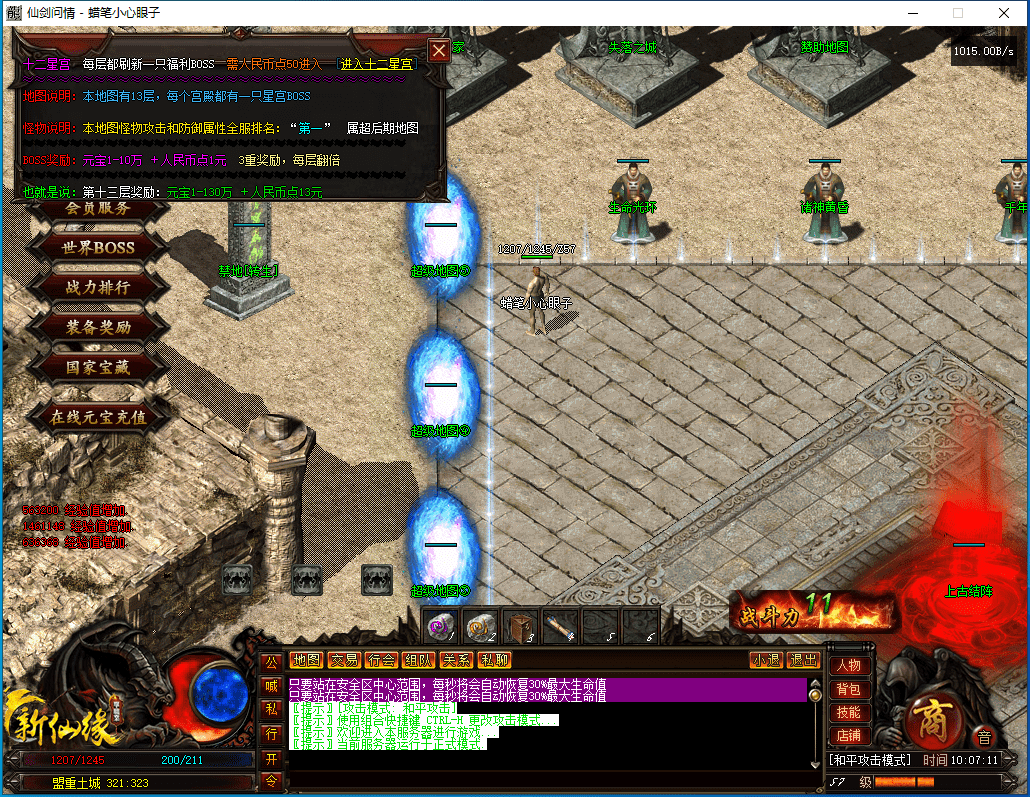The image size is (1030, 797).
Task: Click the 小退 logout button
Action: pyautogui.click(x=767, y=660)
